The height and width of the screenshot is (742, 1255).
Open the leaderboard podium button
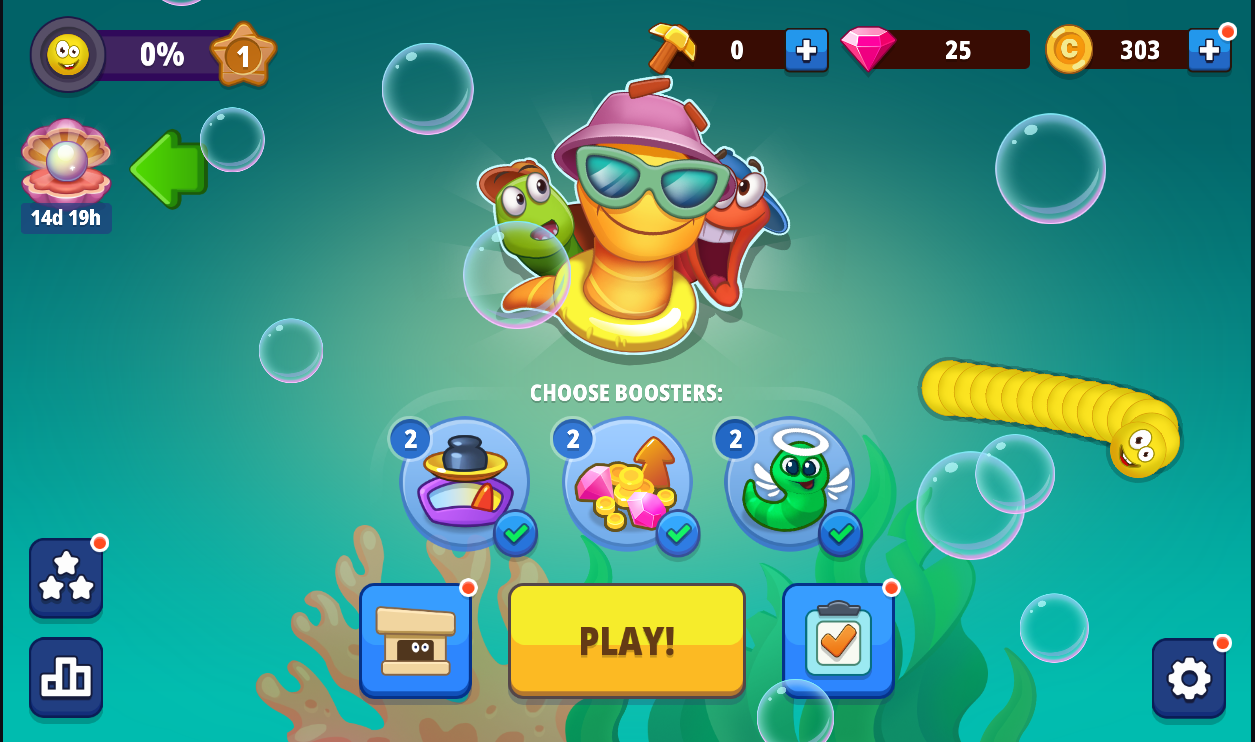tap(66, 677)
